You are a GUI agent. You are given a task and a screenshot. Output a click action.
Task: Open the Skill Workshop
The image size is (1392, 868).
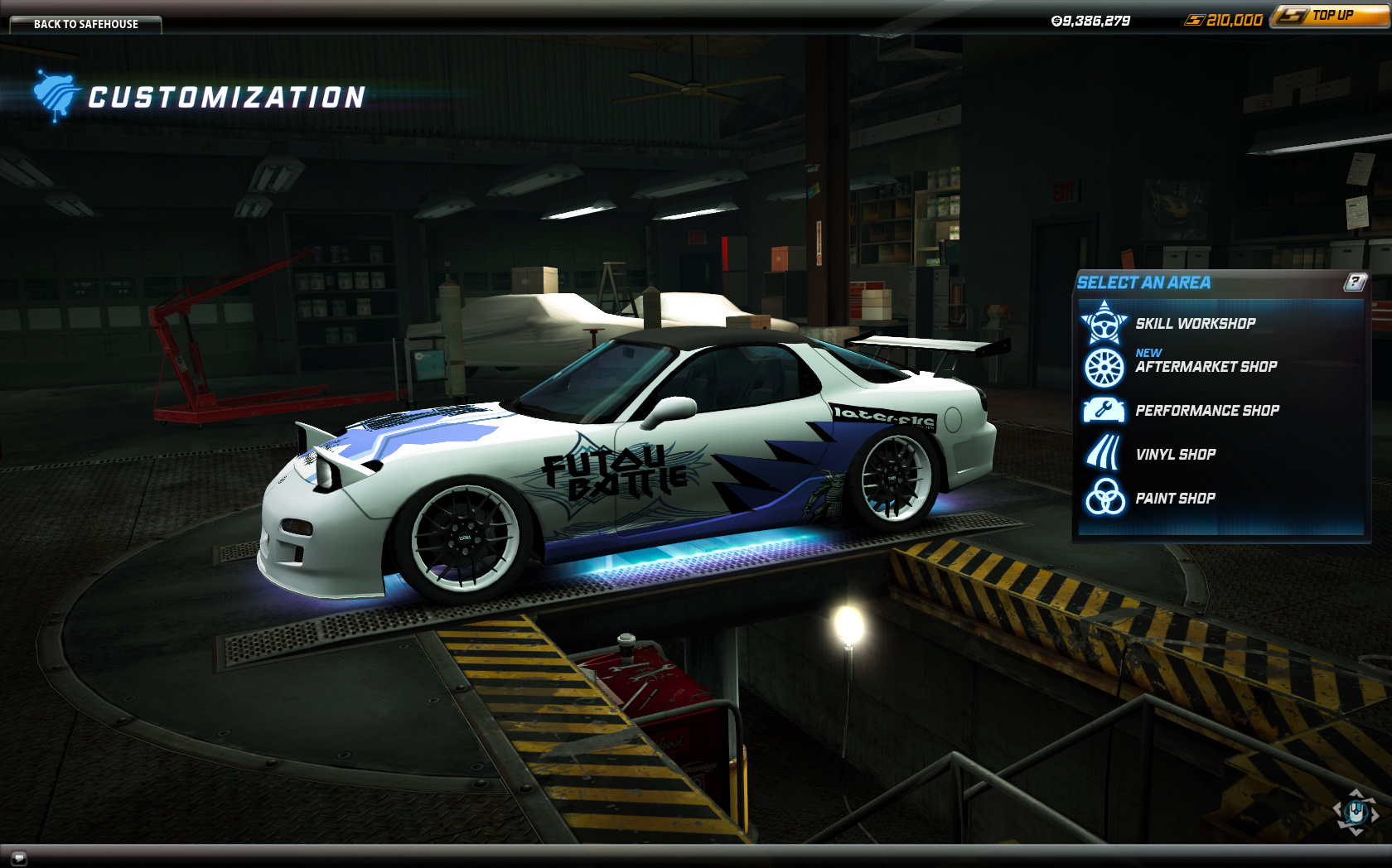pyautogui.click(x=1194, y=324)
